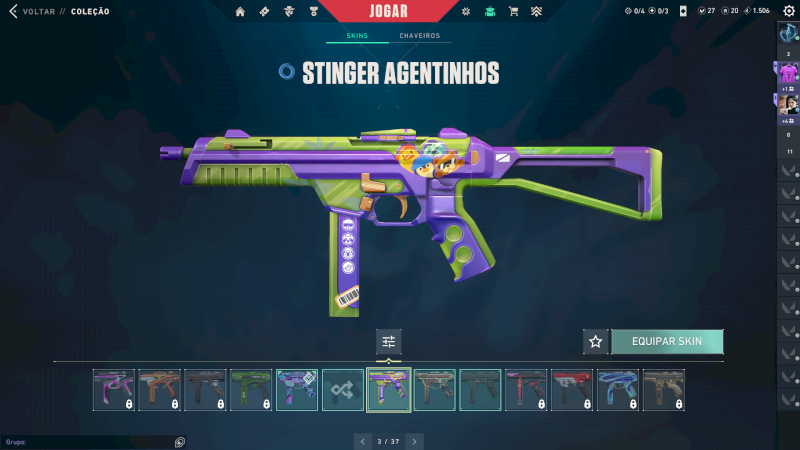Open the battle pass ticket icon
800x450 pixels.
click(264, 12)
